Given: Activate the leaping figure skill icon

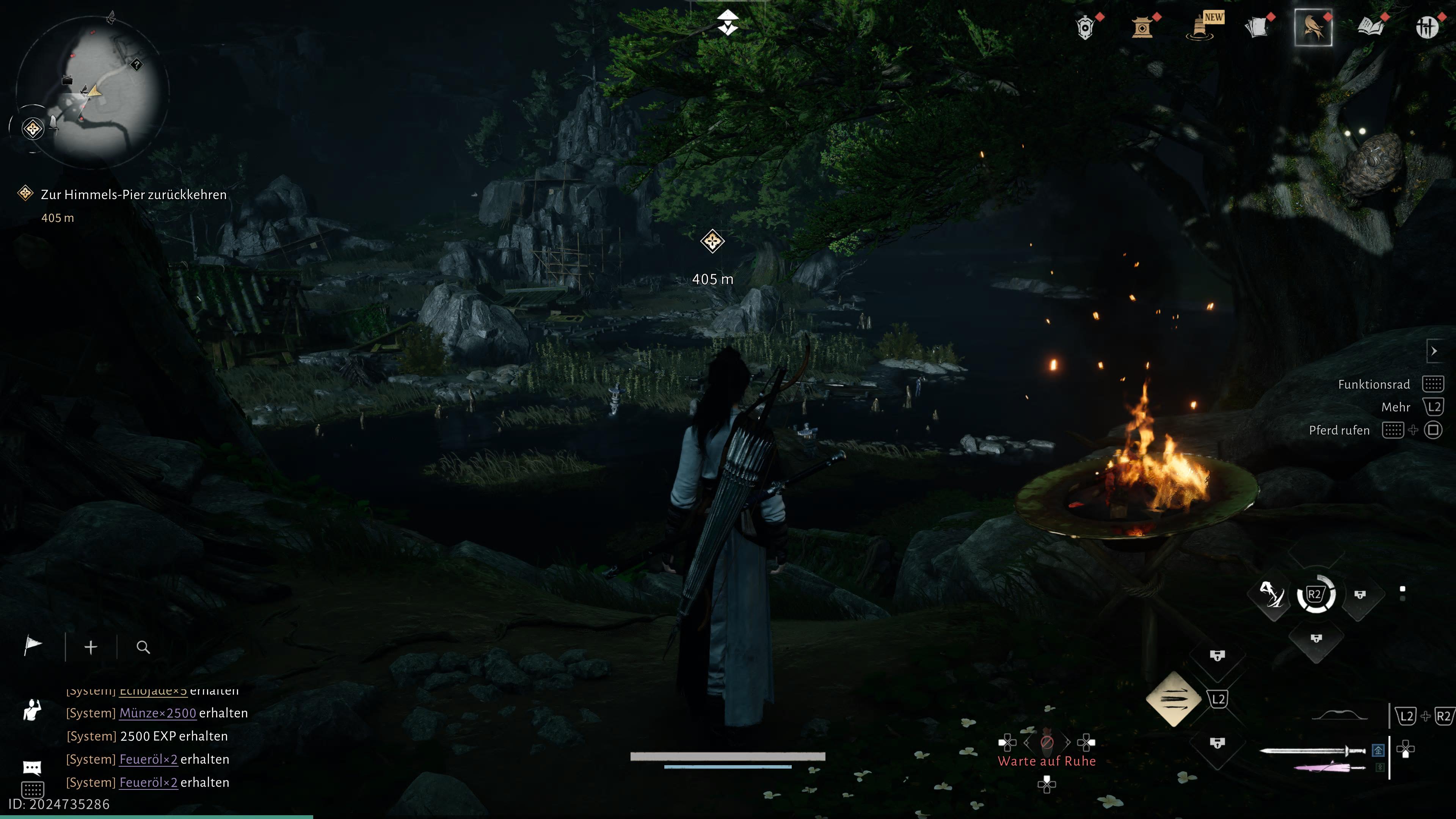Looking at the screenshot, I should [x=1272, y=594].
